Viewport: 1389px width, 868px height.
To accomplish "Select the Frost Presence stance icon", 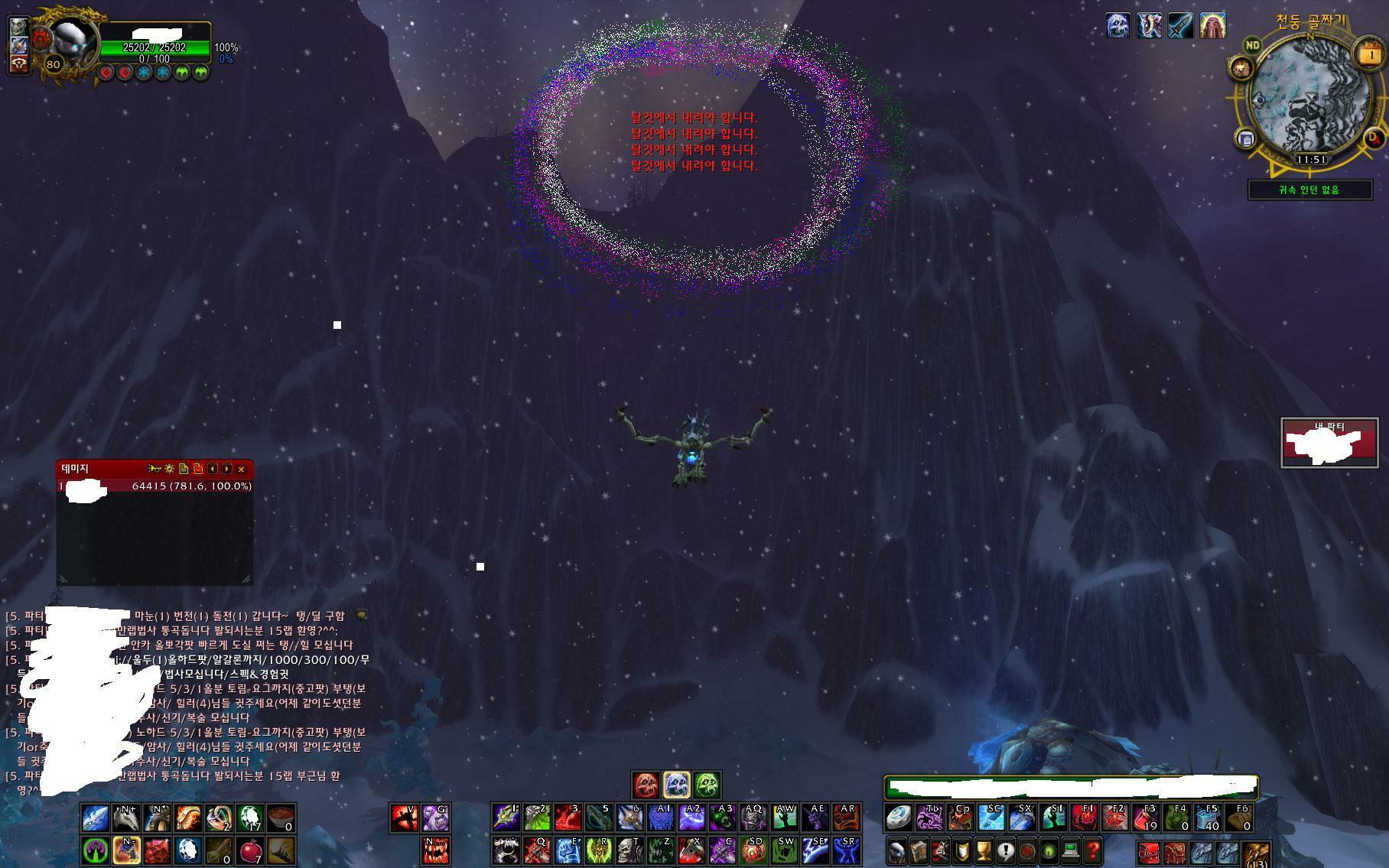I will 677,785.
